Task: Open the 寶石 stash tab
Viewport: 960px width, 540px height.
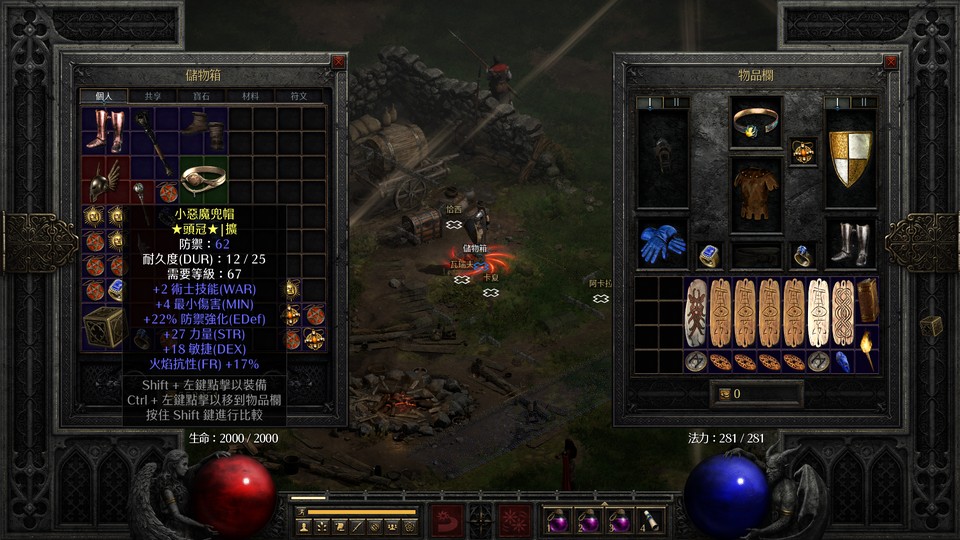Action: click(201, 96)
